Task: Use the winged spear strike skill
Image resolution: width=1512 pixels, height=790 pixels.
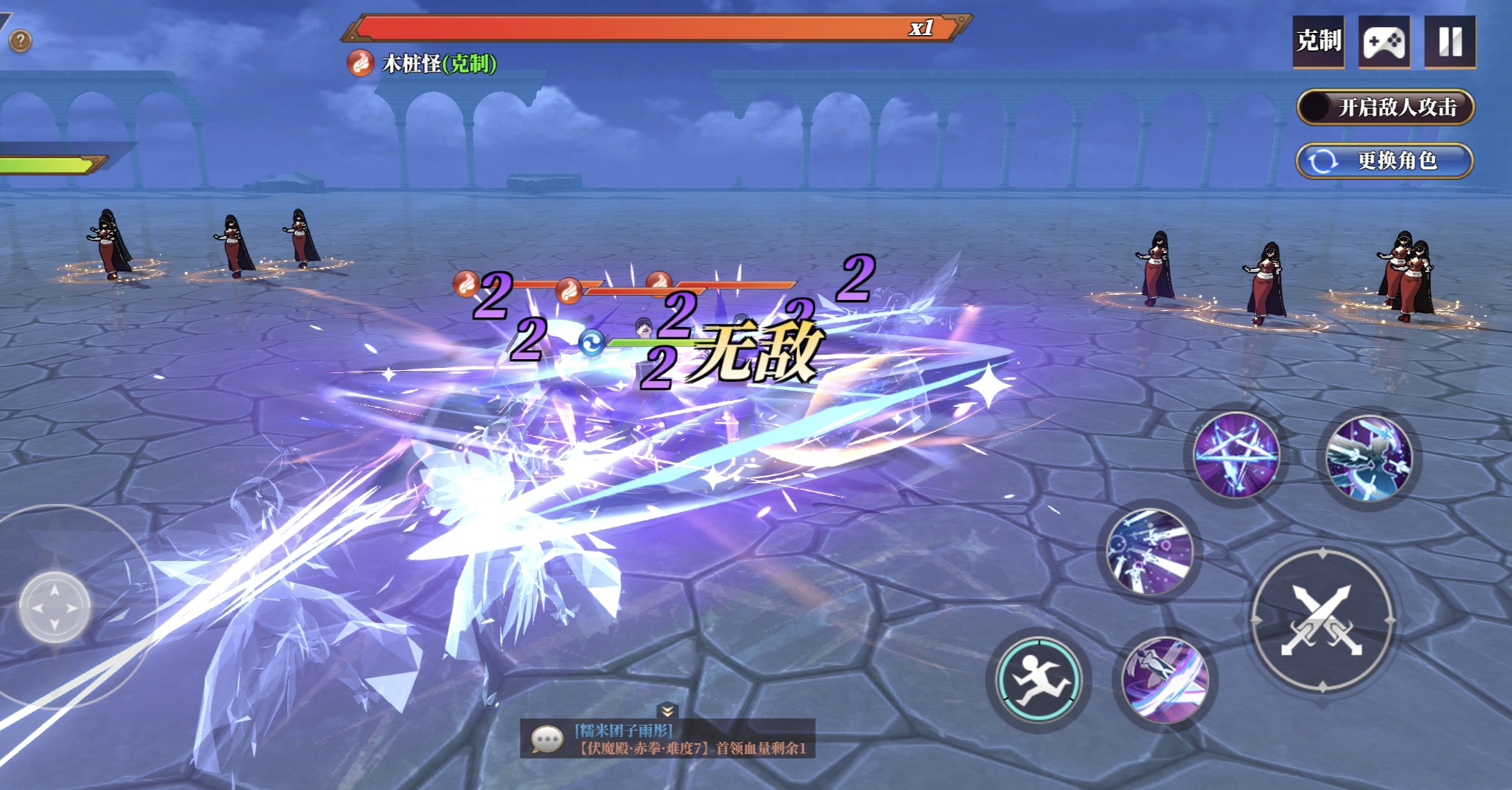Action: (x=1369, y=457)
